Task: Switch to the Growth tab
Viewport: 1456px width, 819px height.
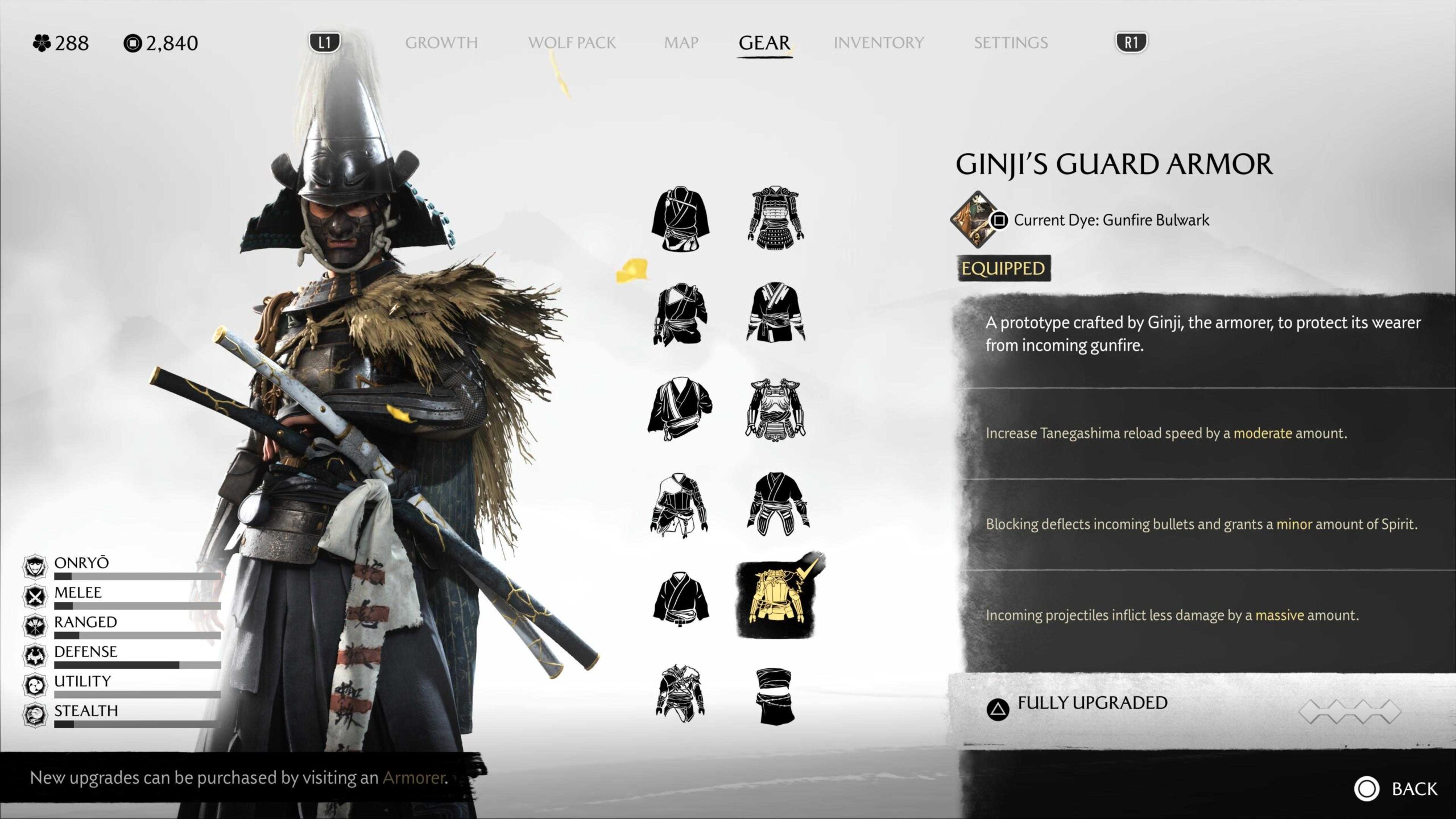Action: coord(441,43)
